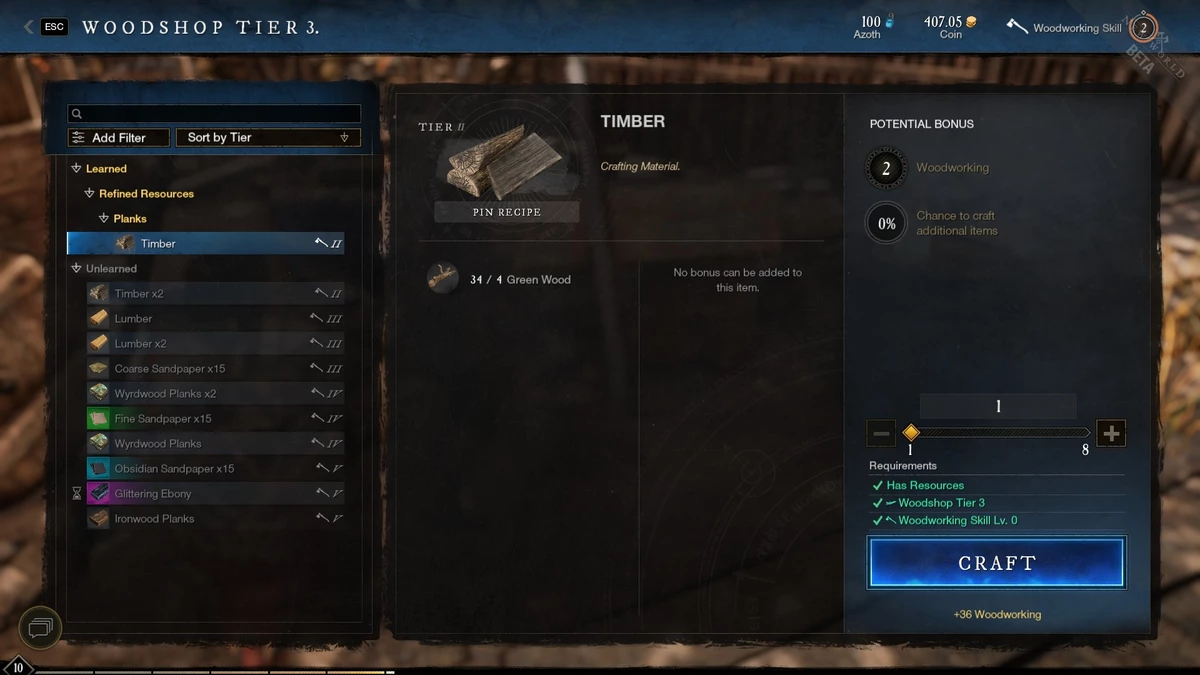
Task: Collapse the Refined Resources category
Action: (x=90, y=194)
